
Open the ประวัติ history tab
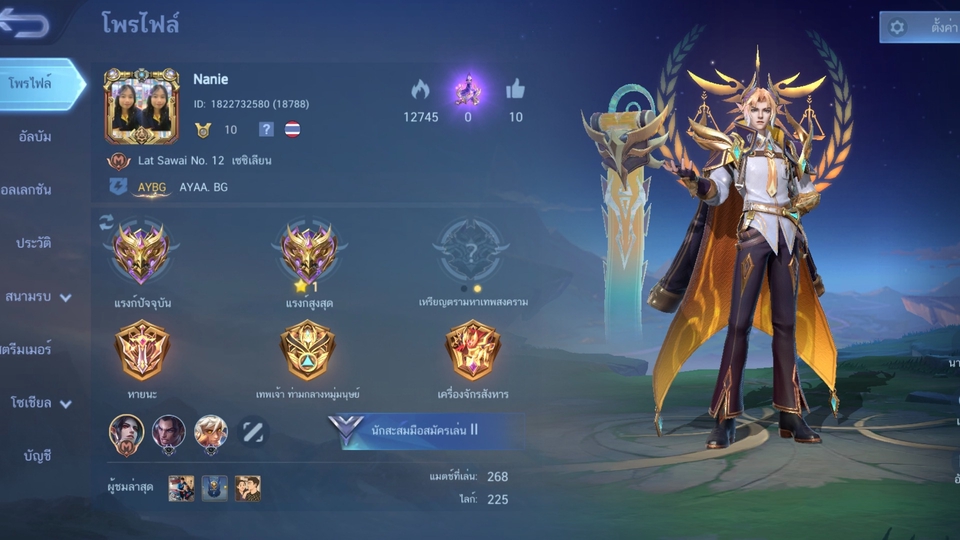(x=34, y=243)
